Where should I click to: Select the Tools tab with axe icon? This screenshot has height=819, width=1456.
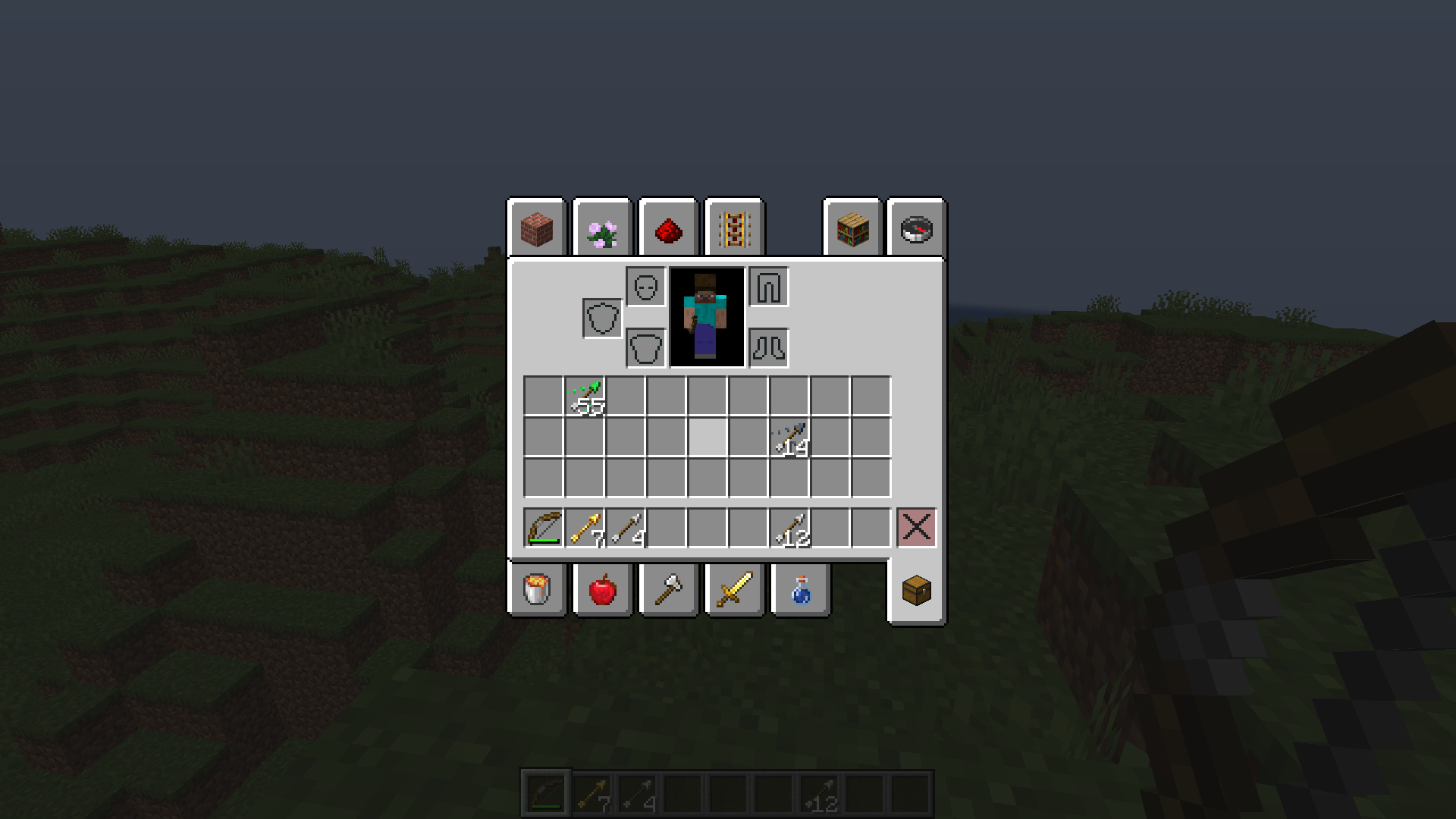point(667,591)
